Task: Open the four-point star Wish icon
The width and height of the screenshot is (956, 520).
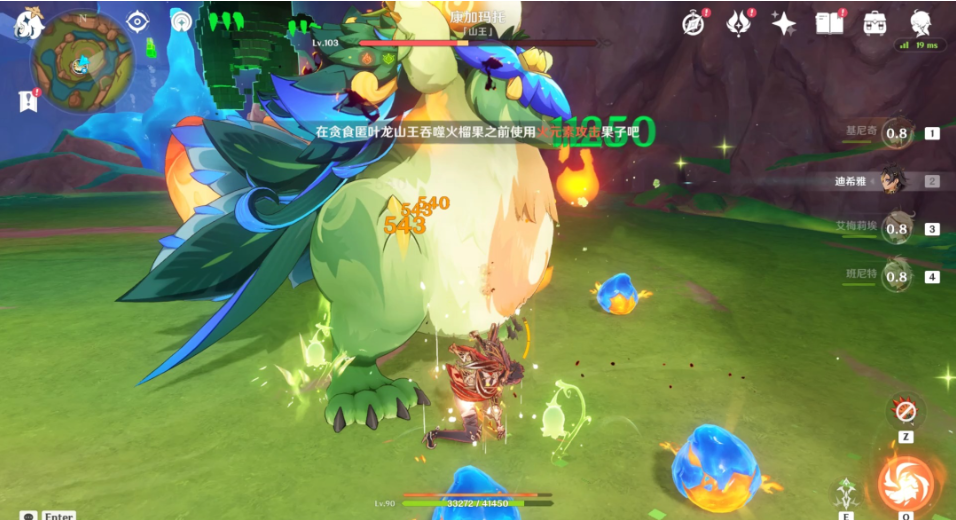Action: point(784,23)
